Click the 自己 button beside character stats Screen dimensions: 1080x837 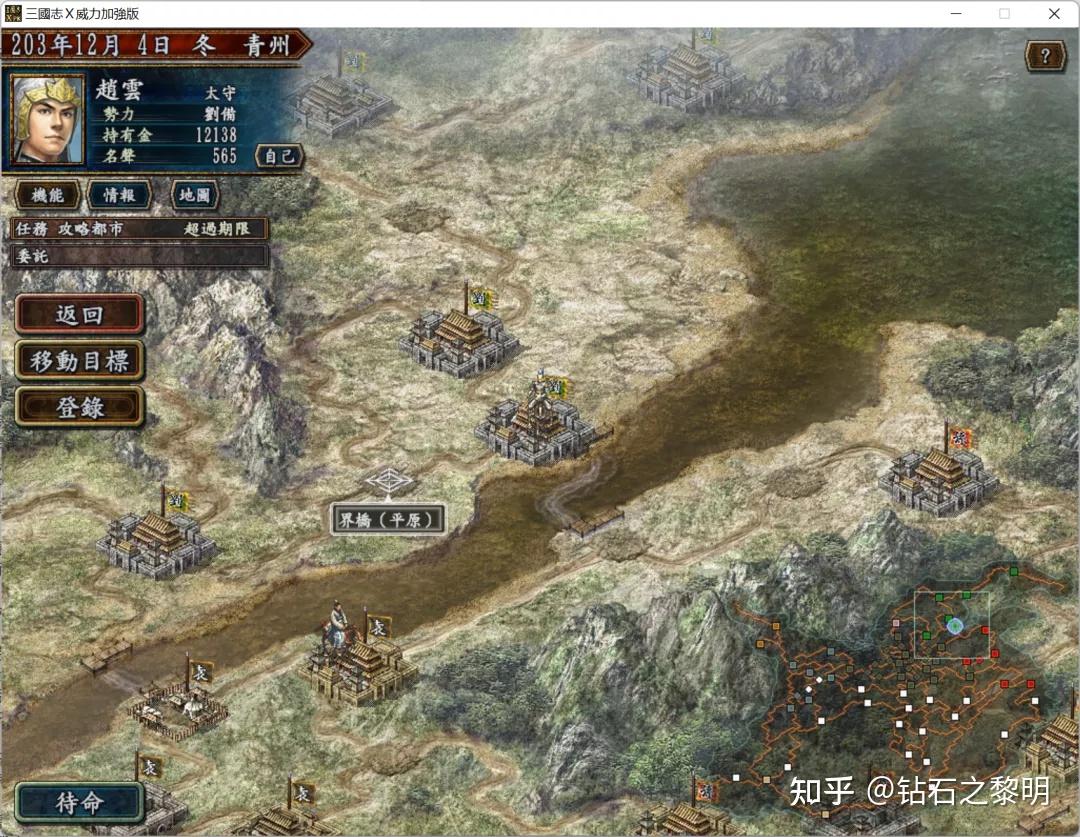[x=279, y=156]
